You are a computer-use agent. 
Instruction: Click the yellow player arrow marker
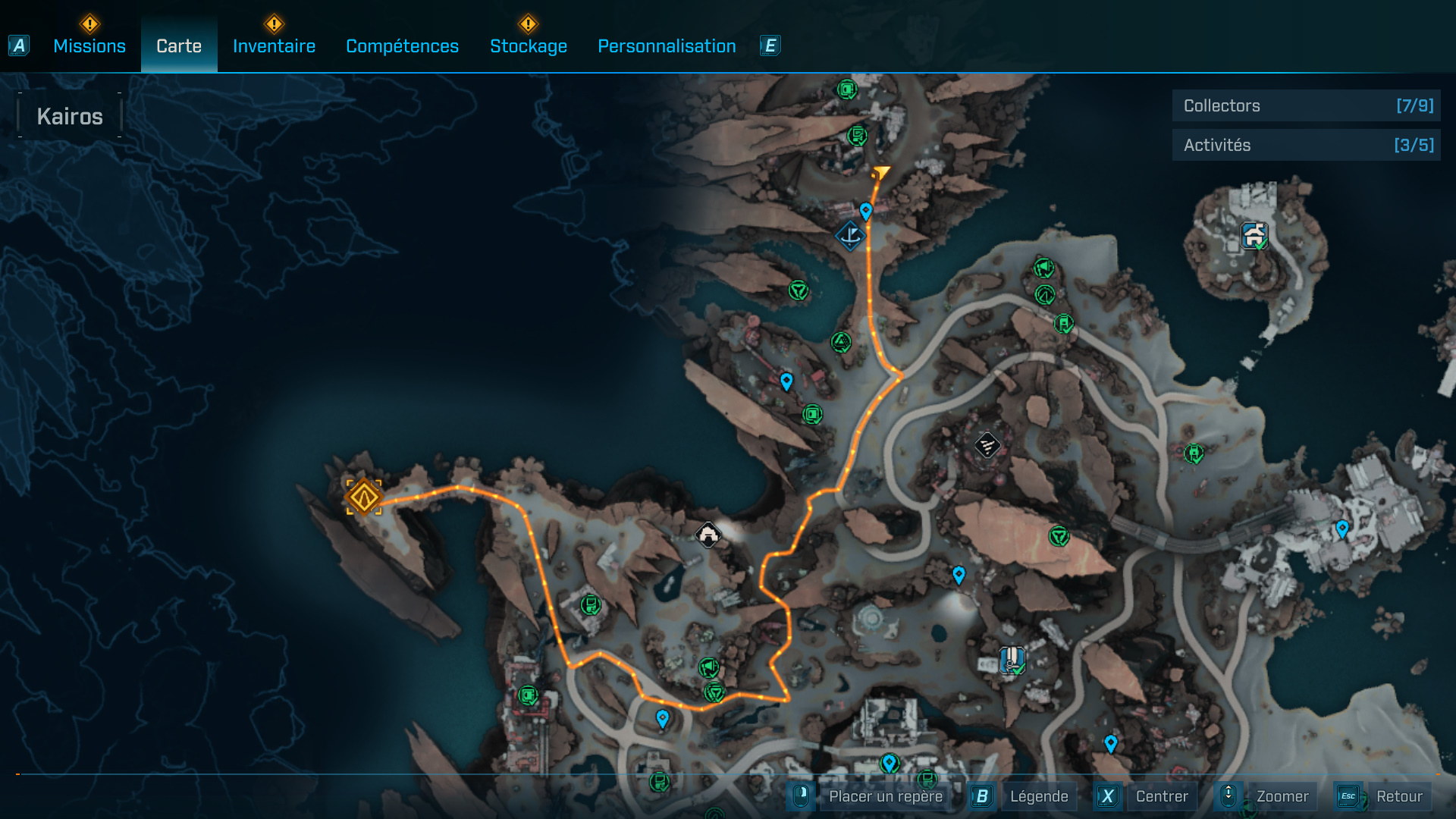point(881,173)
